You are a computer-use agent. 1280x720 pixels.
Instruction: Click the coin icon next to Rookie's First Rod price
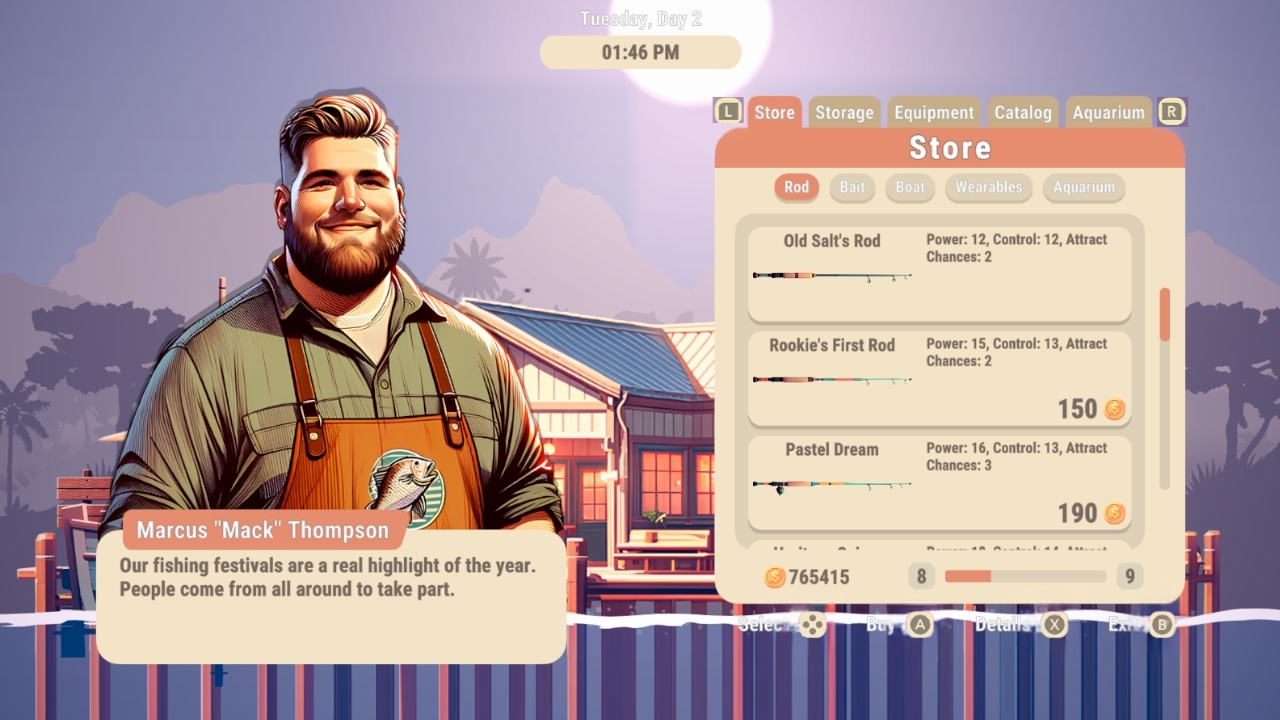coord(1113,409)
